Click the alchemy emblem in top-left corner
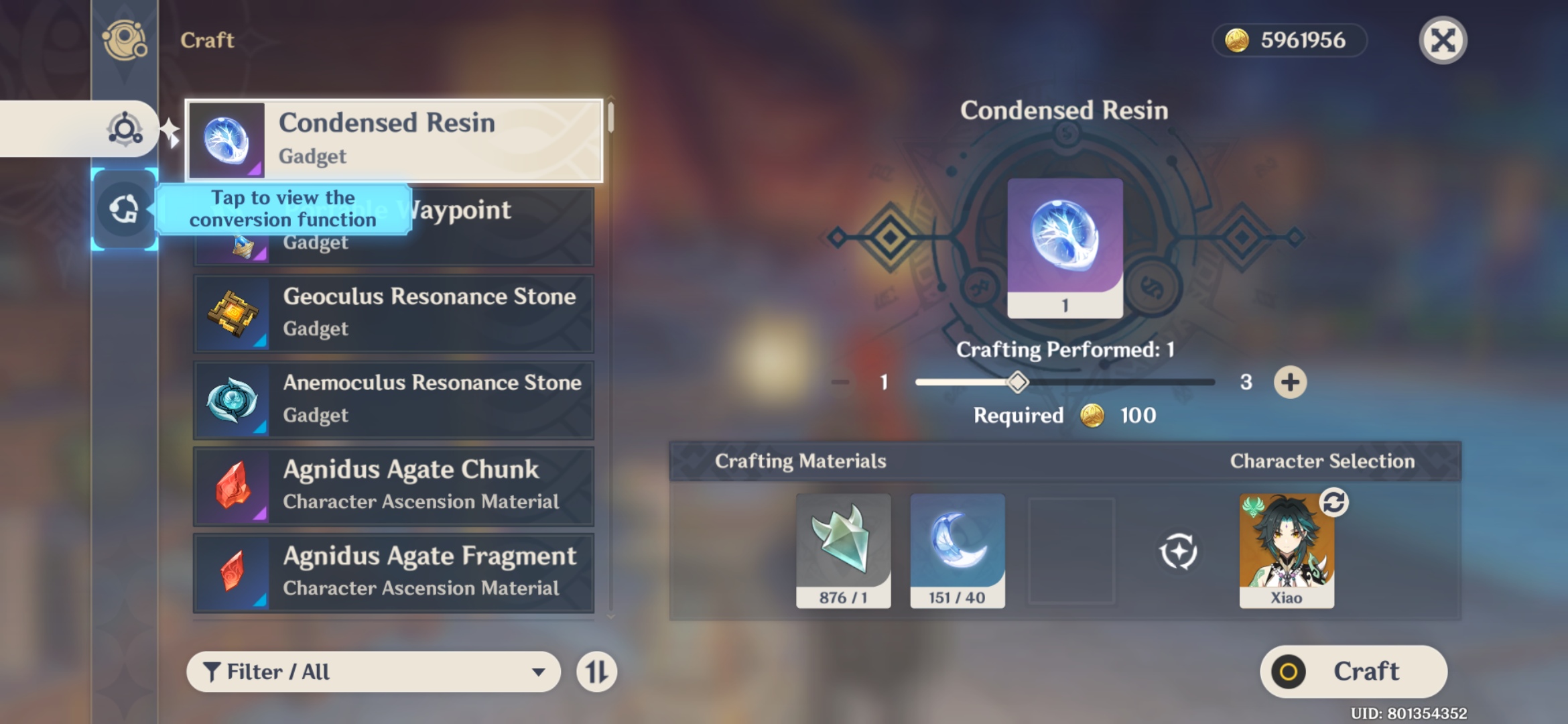The image size is (1568, 724). (124, 40)
